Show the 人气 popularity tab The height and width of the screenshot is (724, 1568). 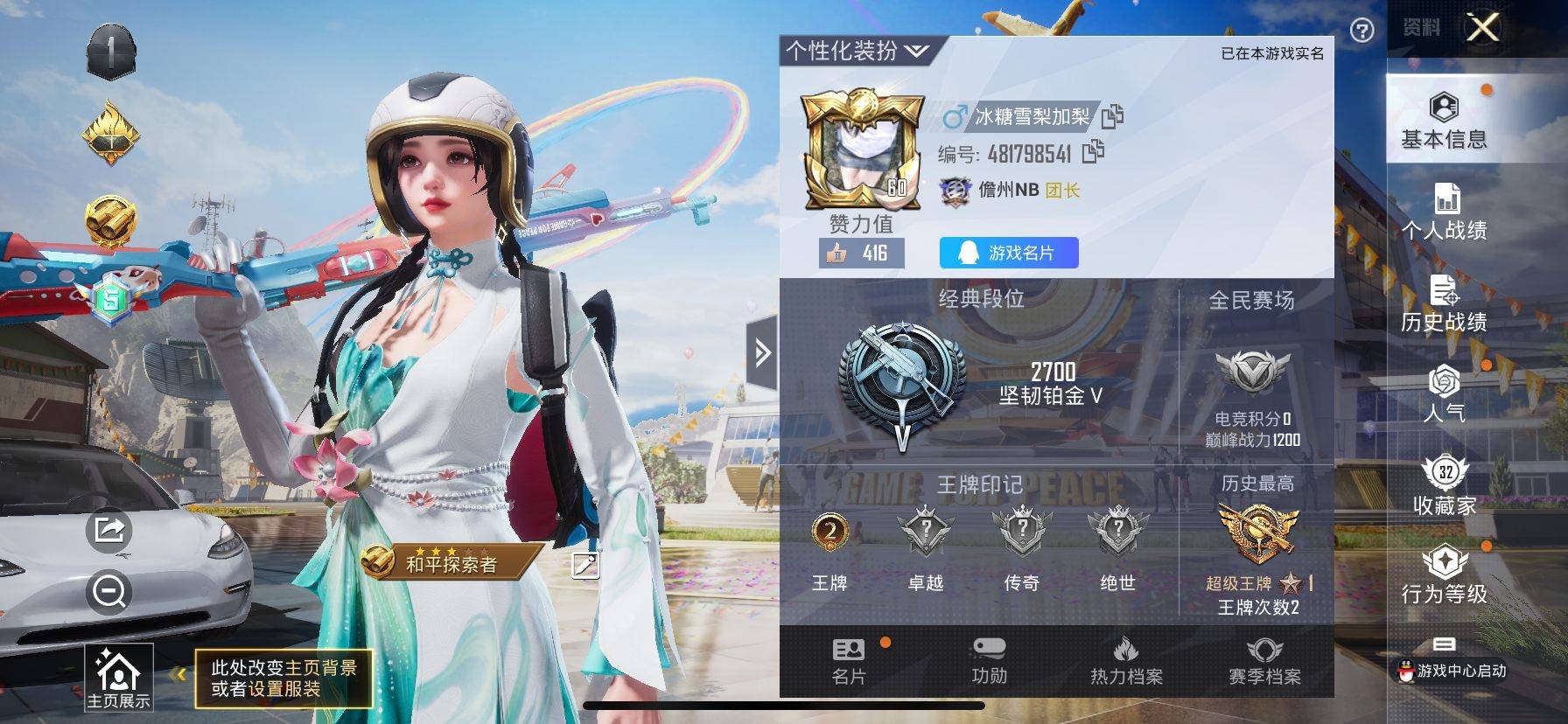coord(1444,393)
